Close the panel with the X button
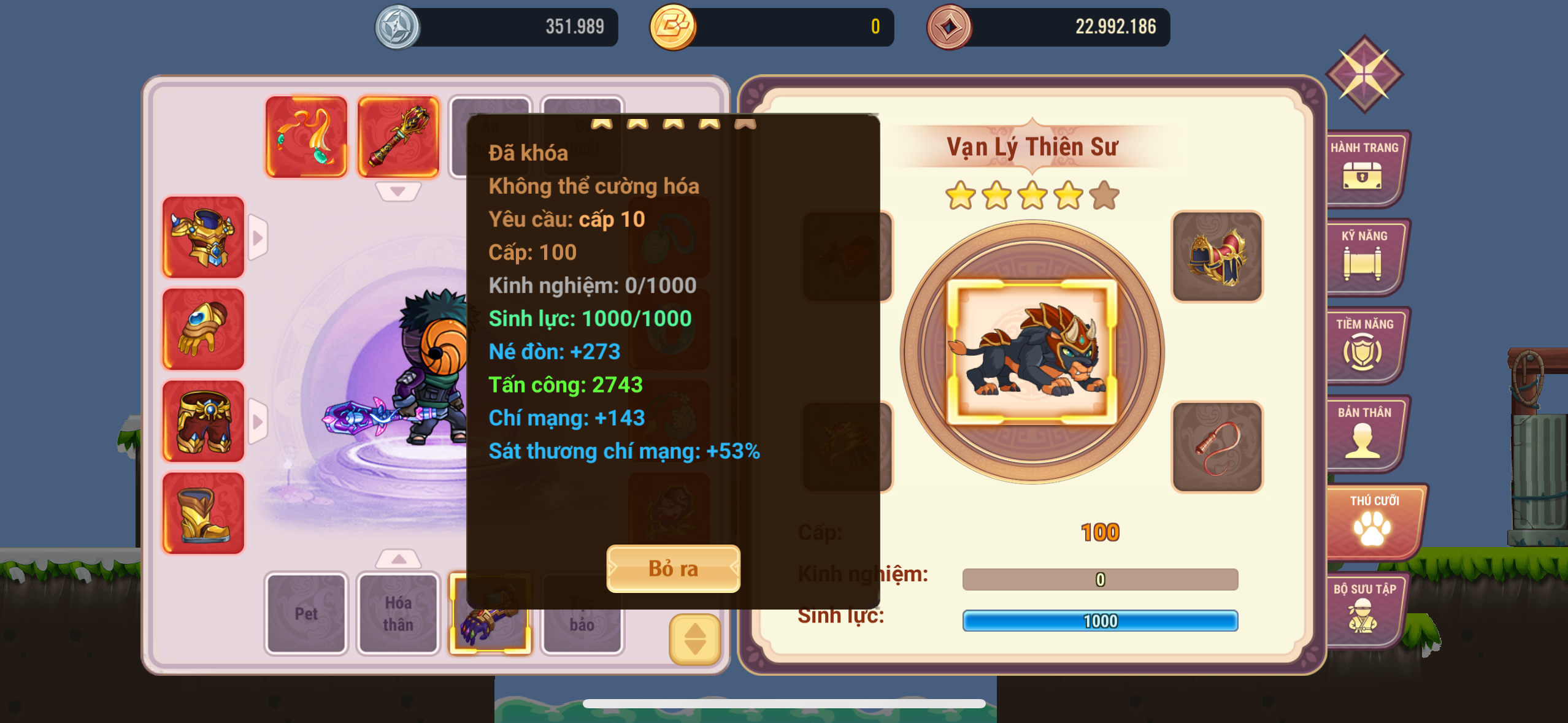Viewport: 1568px width, 723px height. pos(1364,74)
